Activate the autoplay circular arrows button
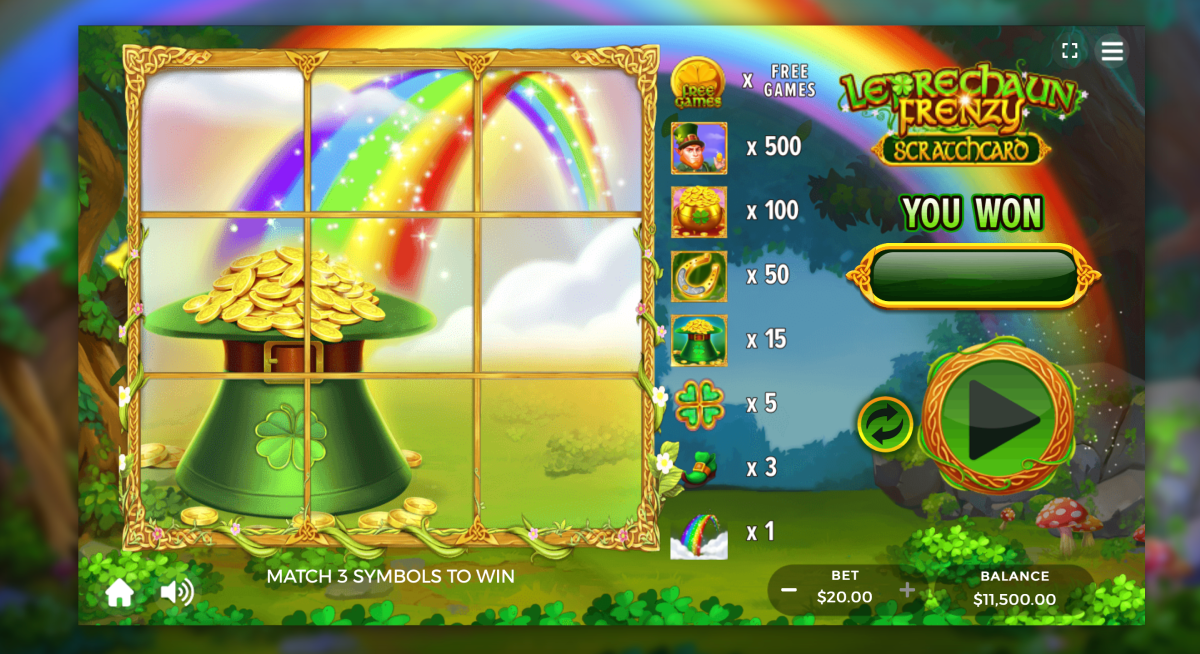Screen dimensions: 1200x654 pyautogui.click(x=885, y=424)
